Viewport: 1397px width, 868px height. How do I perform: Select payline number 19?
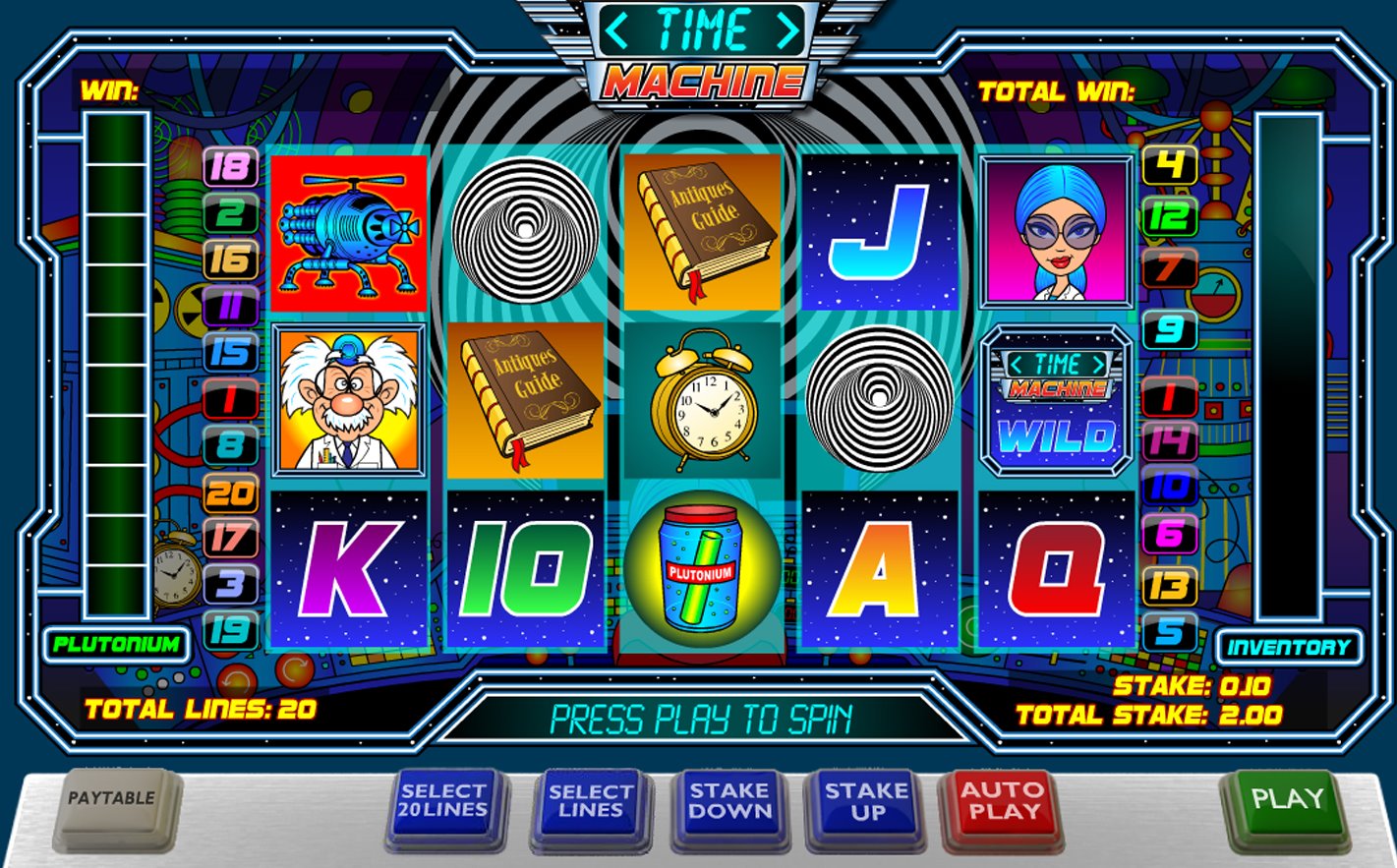(230, 631)
